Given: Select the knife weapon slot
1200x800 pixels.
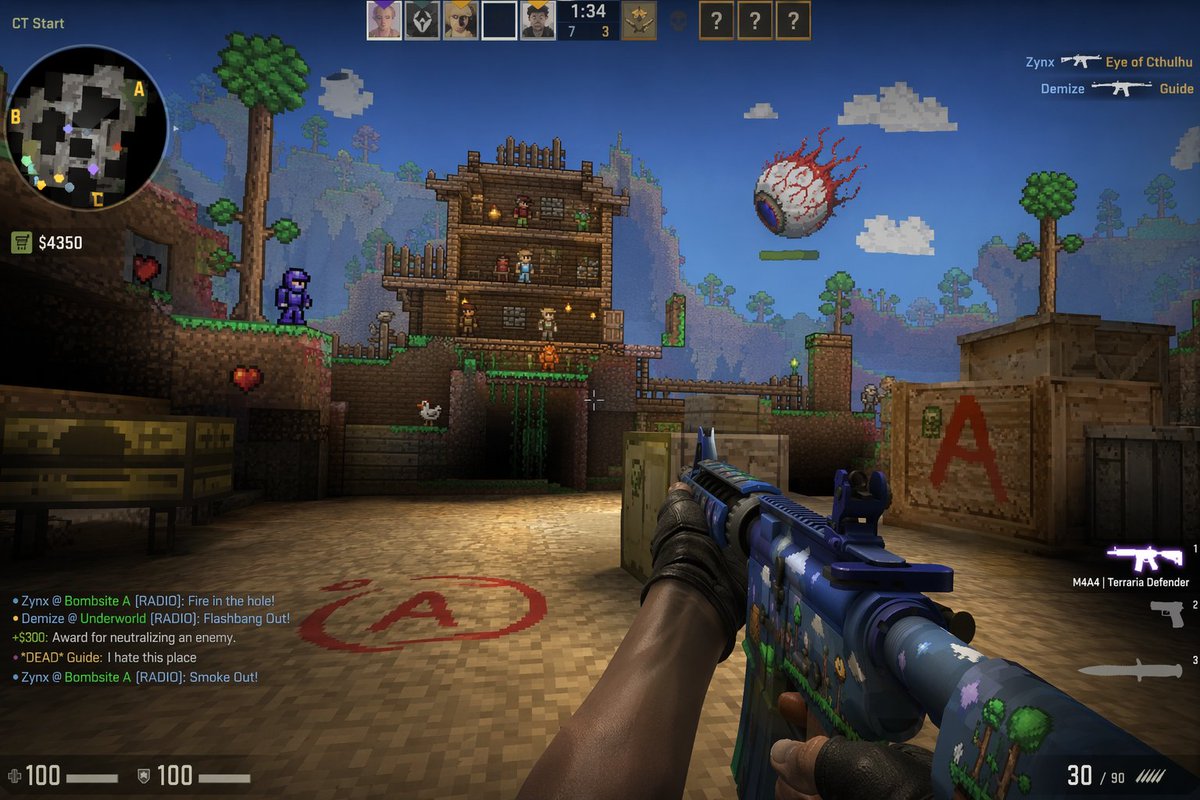Looking at the screenshot, I should pyautogui.click(x=1130, y=671).
